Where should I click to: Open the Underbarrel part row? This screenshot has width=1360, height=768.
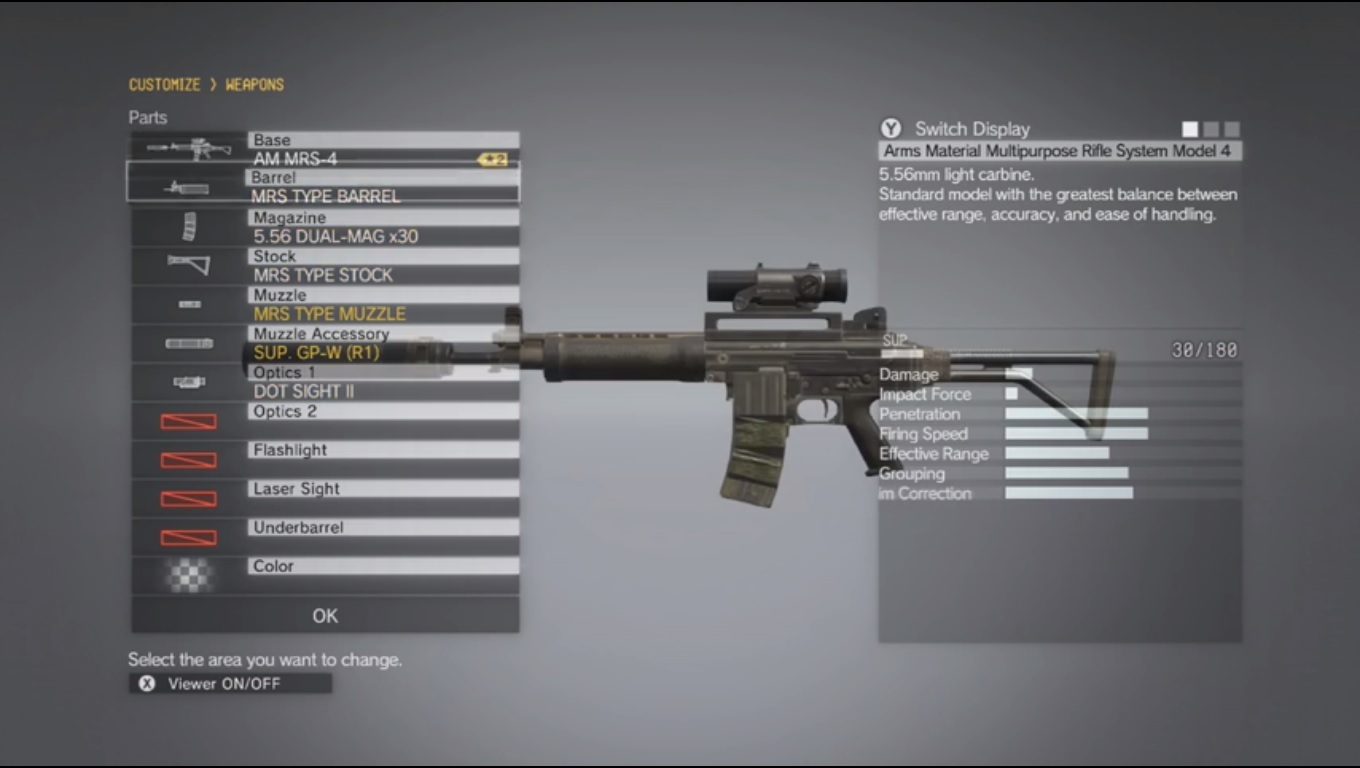pyautogui.click(x=384, y=537)
